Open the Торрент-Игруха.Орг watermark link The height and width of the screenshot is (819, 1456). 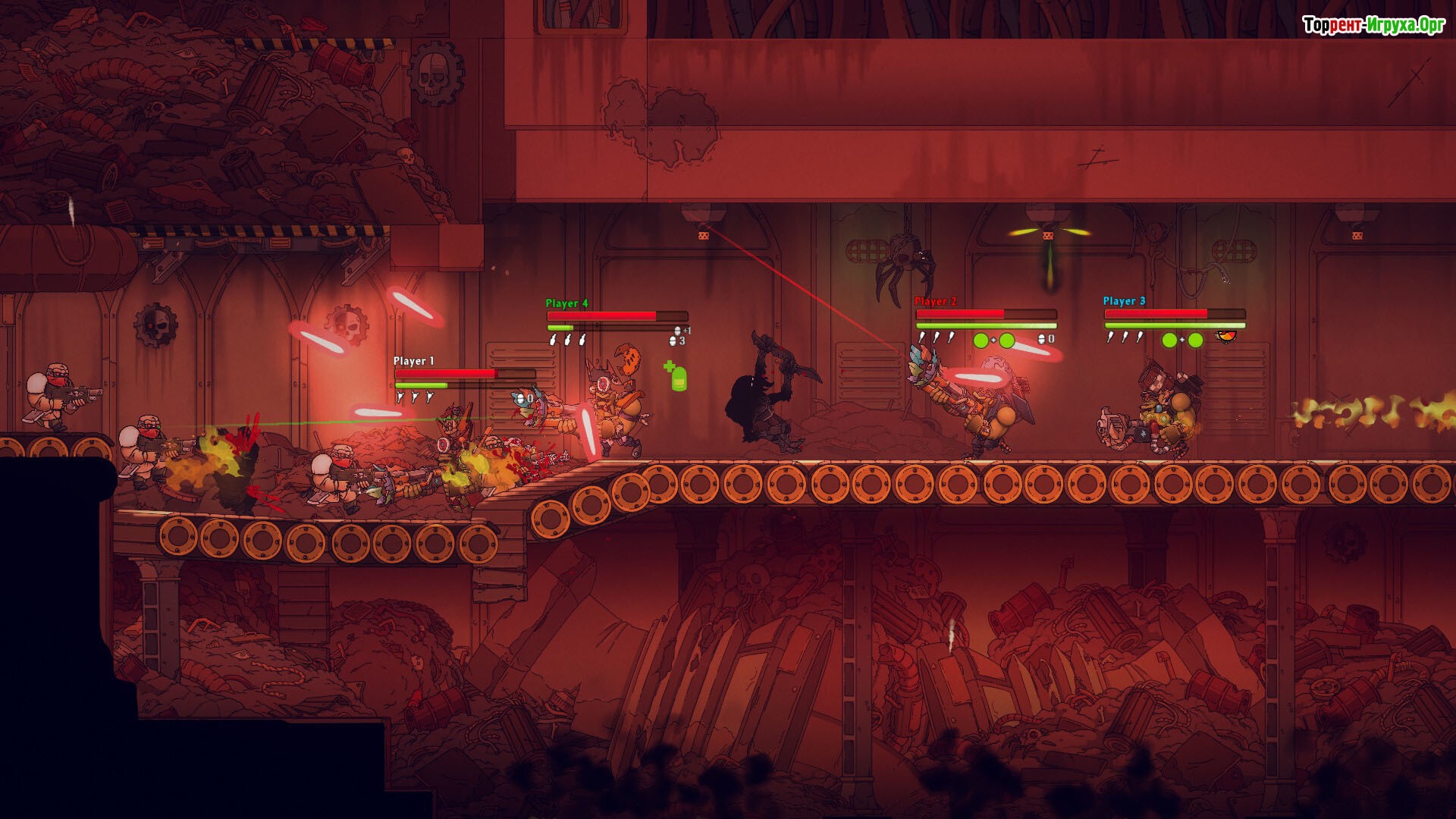(1373, 25)
